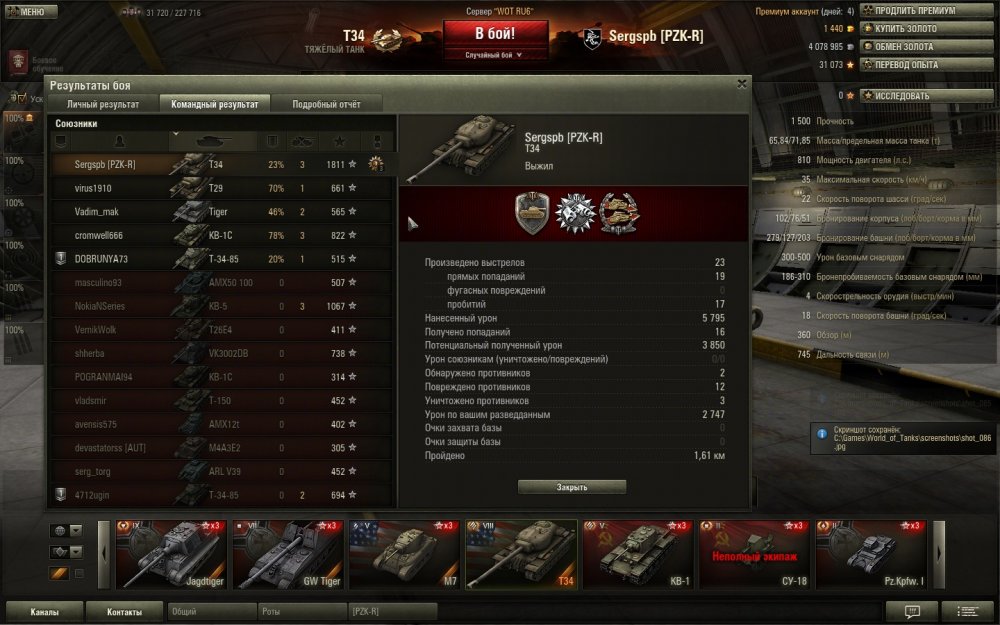Screen dimensions: 1000x625
Task: Choose Перевод опыта button
Action: [914, 65]
